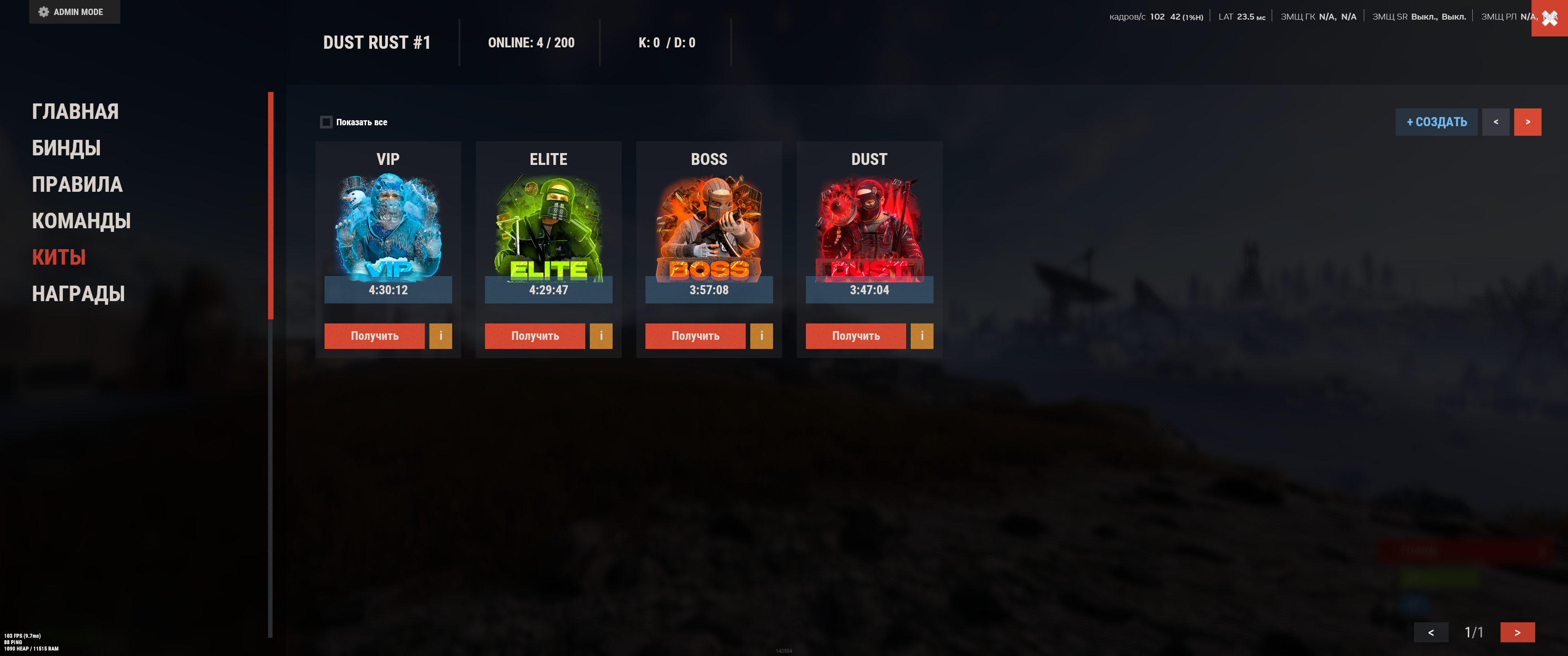
Task: Tick the Показать все checkbox
Action: [326, 122]
